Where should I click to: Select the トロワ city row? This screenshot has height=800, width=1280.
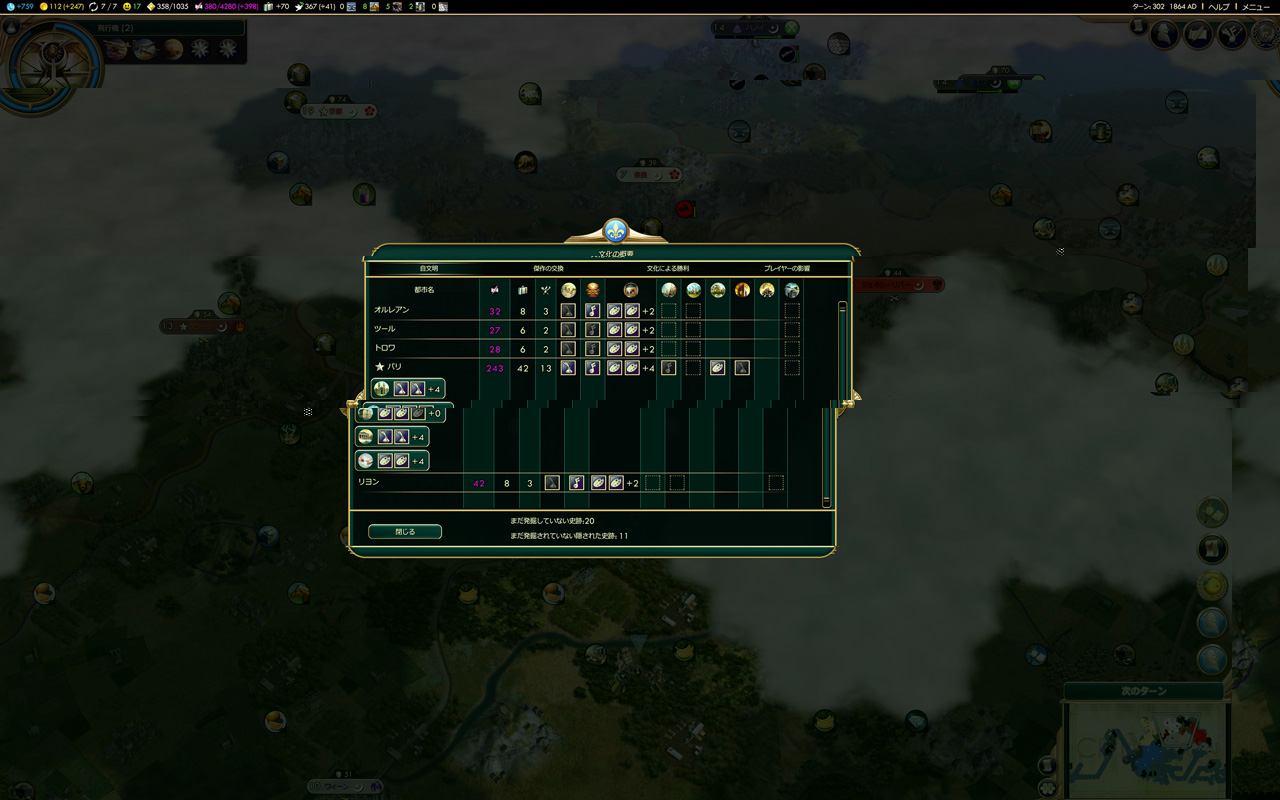click(x=385, y=349)
